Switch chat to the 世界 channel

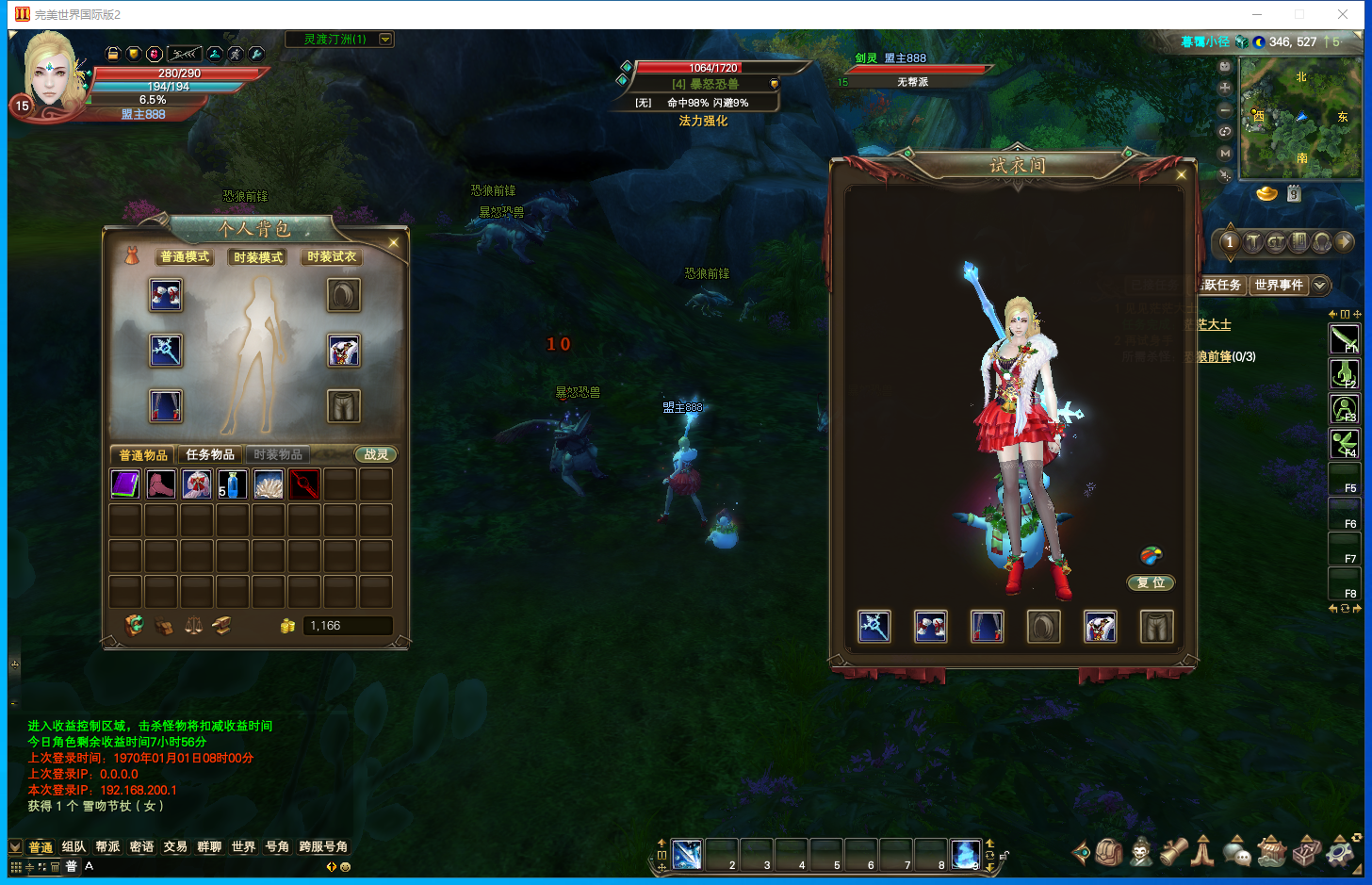243,846
